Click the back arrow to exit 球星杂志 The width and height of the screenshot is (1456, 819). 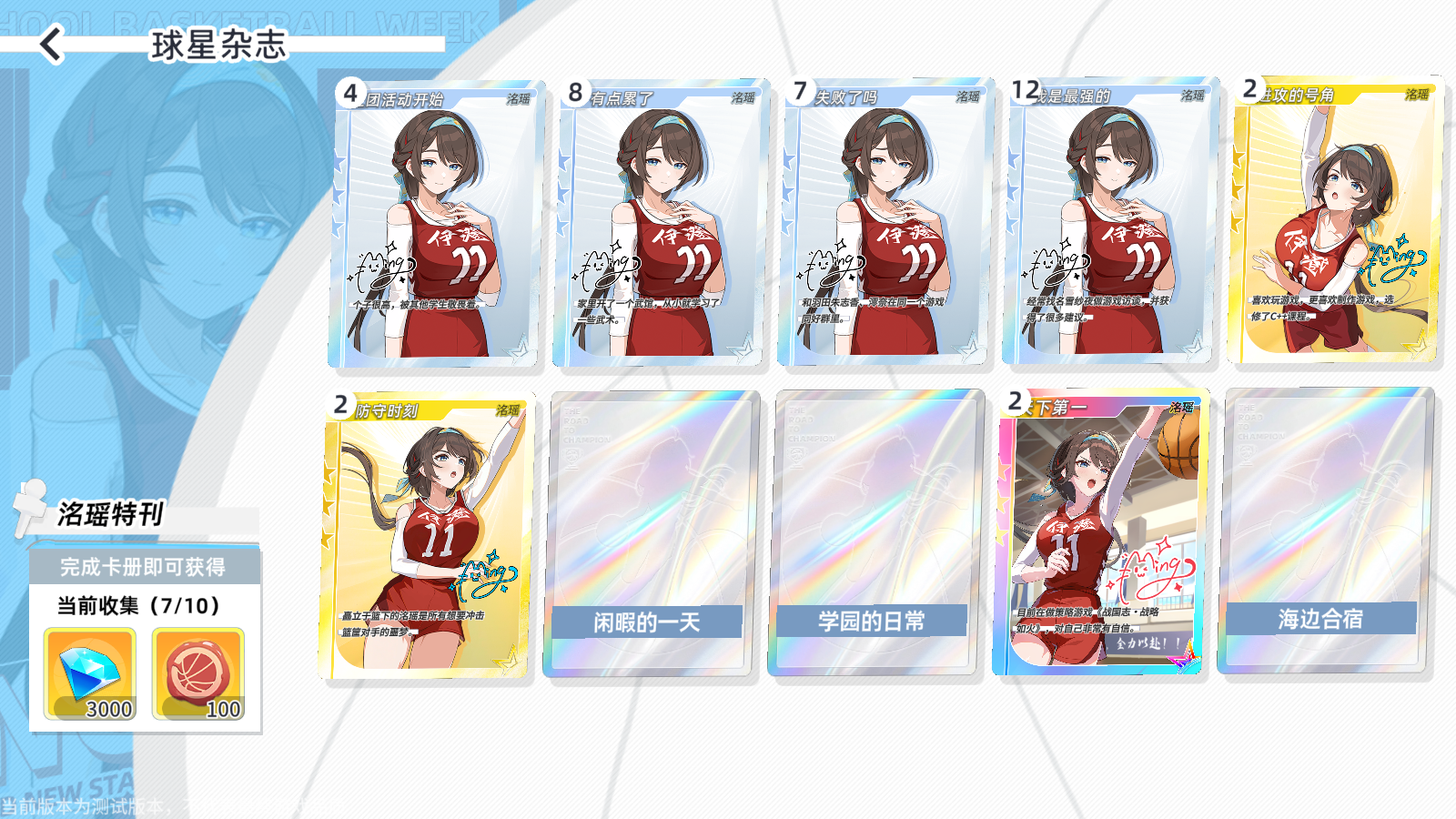50,43
